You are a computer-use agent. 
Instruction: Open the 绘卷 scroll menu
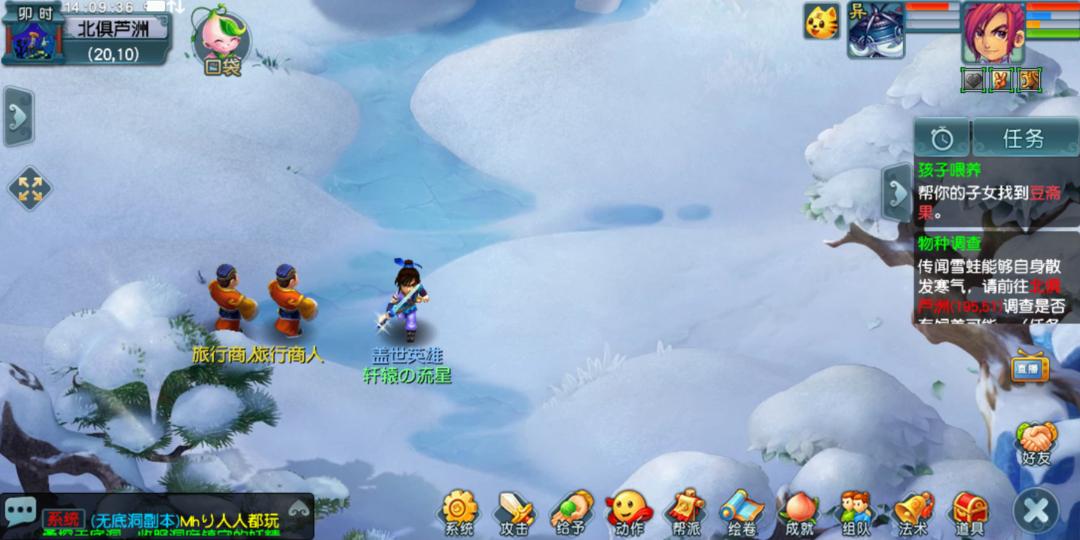point(742,511)
